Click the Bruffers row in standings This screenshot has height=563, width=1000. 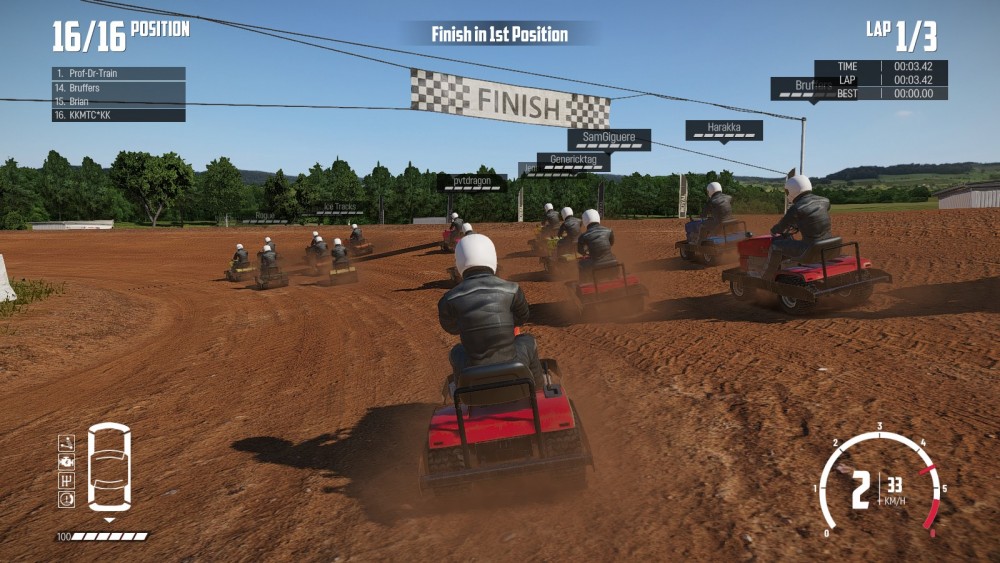[x=118, y=88]
